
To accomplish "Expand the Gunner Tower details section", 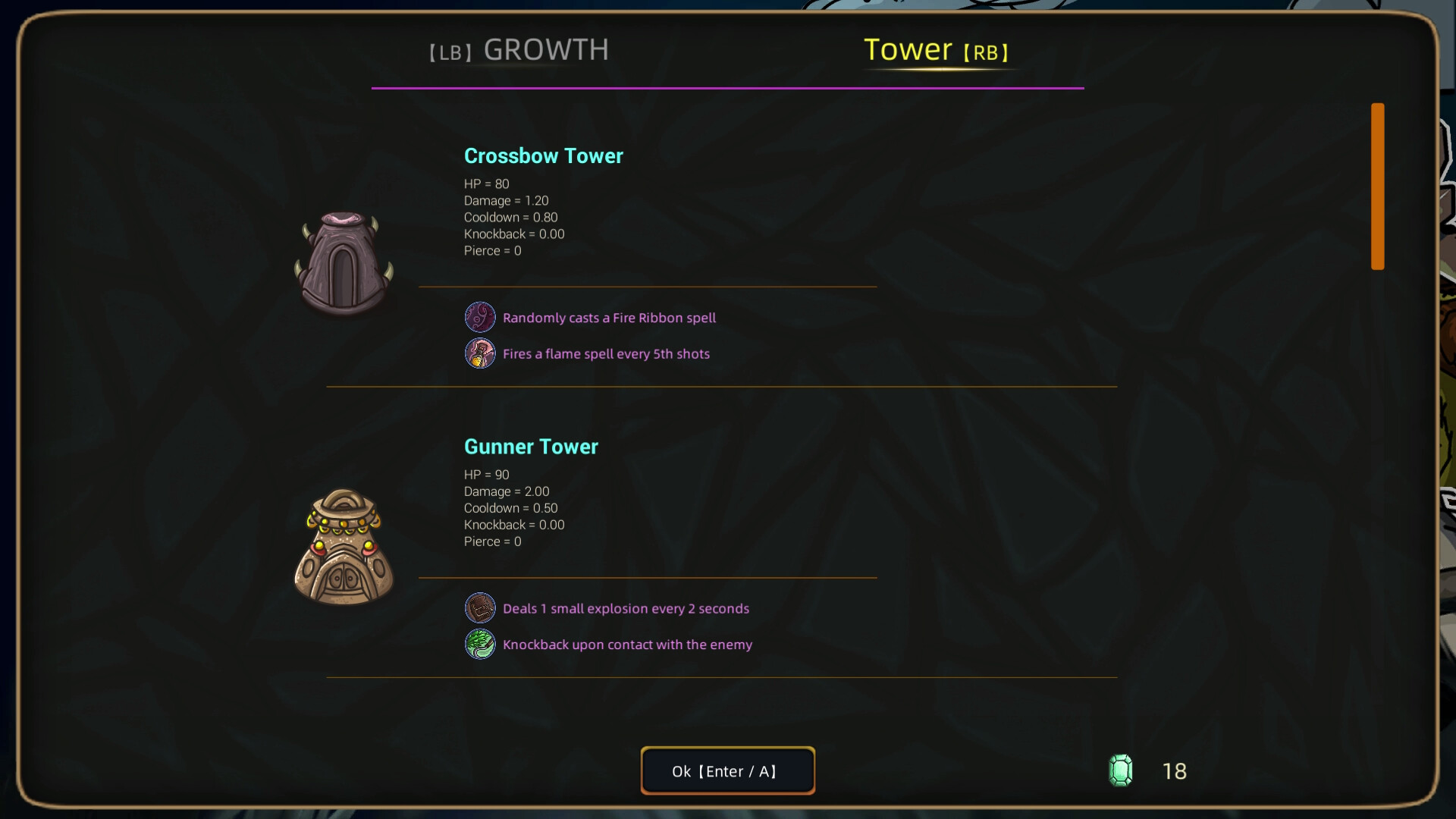I will coord(531,447).
